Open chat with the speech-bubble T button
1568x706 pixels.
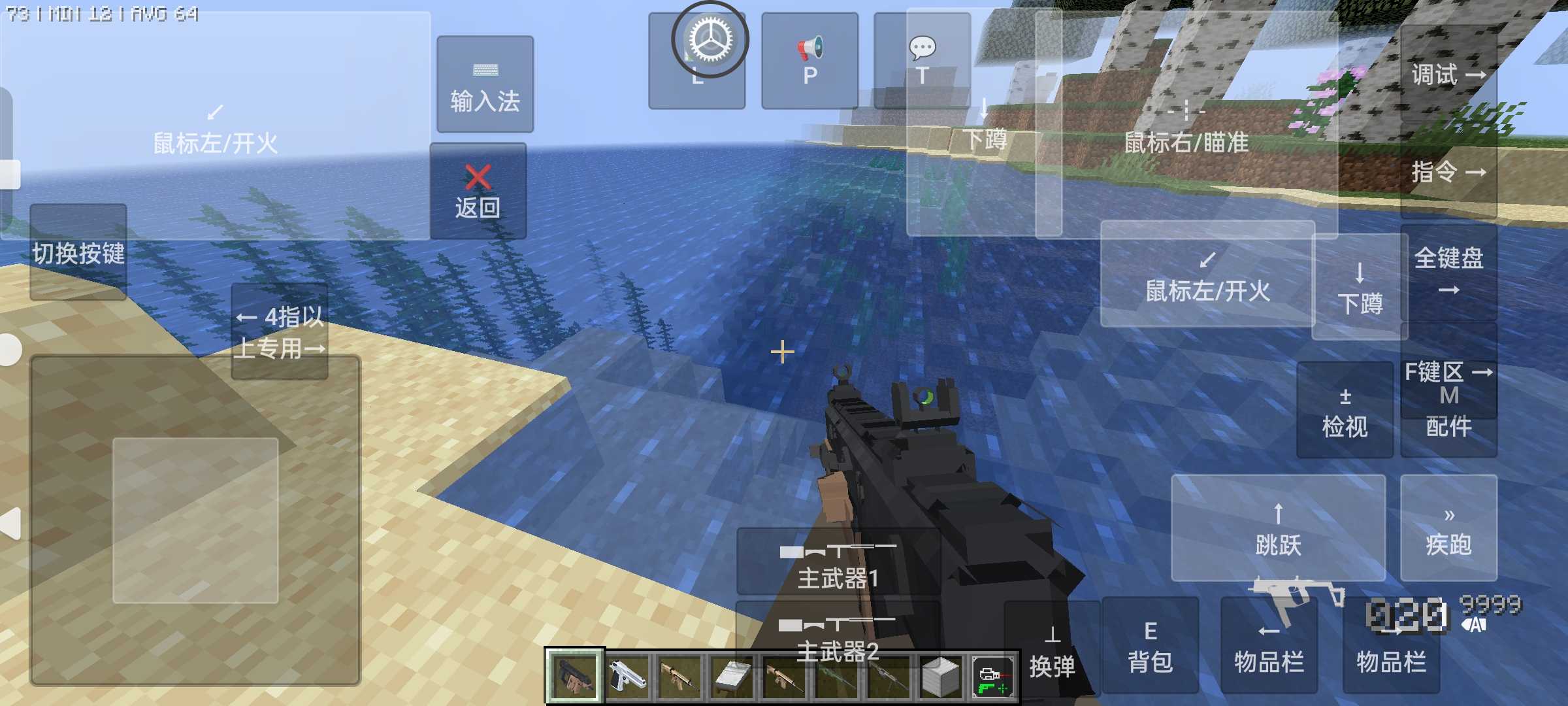pos(922,60)
